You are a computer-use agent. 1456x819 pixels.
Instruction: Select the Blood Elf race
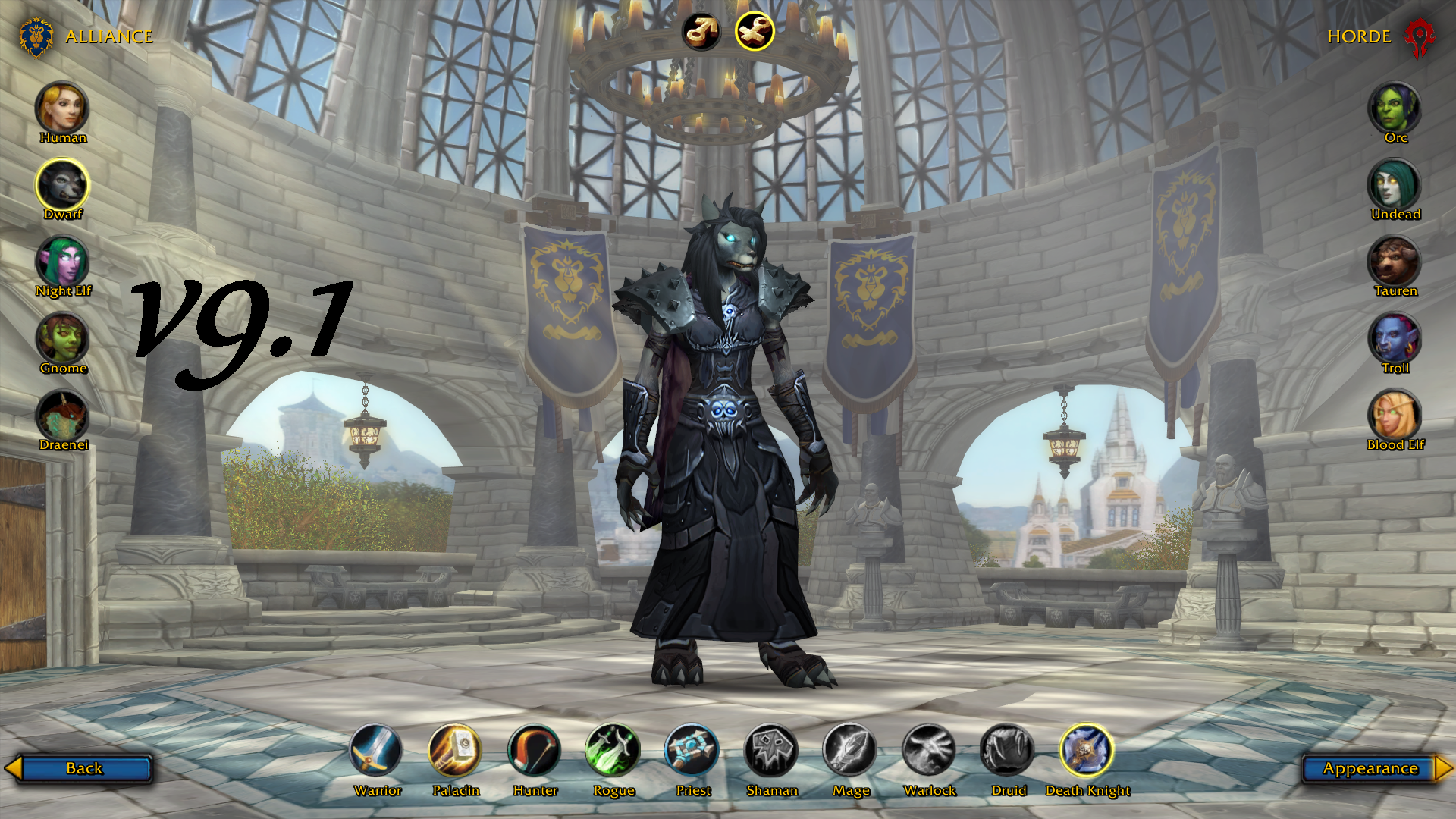[1395, 416]
